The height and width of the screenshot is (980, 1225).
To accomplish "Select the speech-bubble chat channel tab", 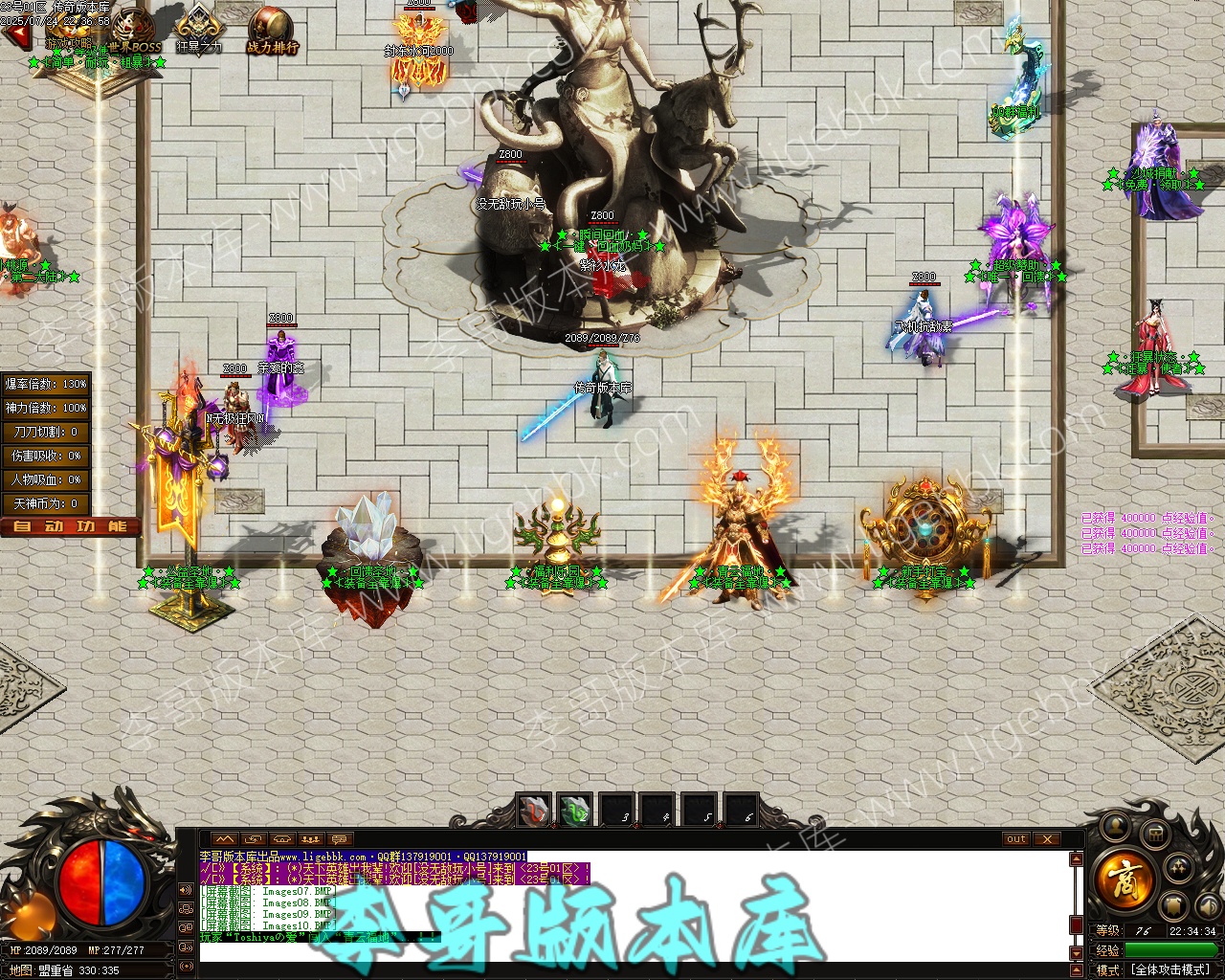I will point(338,839).
